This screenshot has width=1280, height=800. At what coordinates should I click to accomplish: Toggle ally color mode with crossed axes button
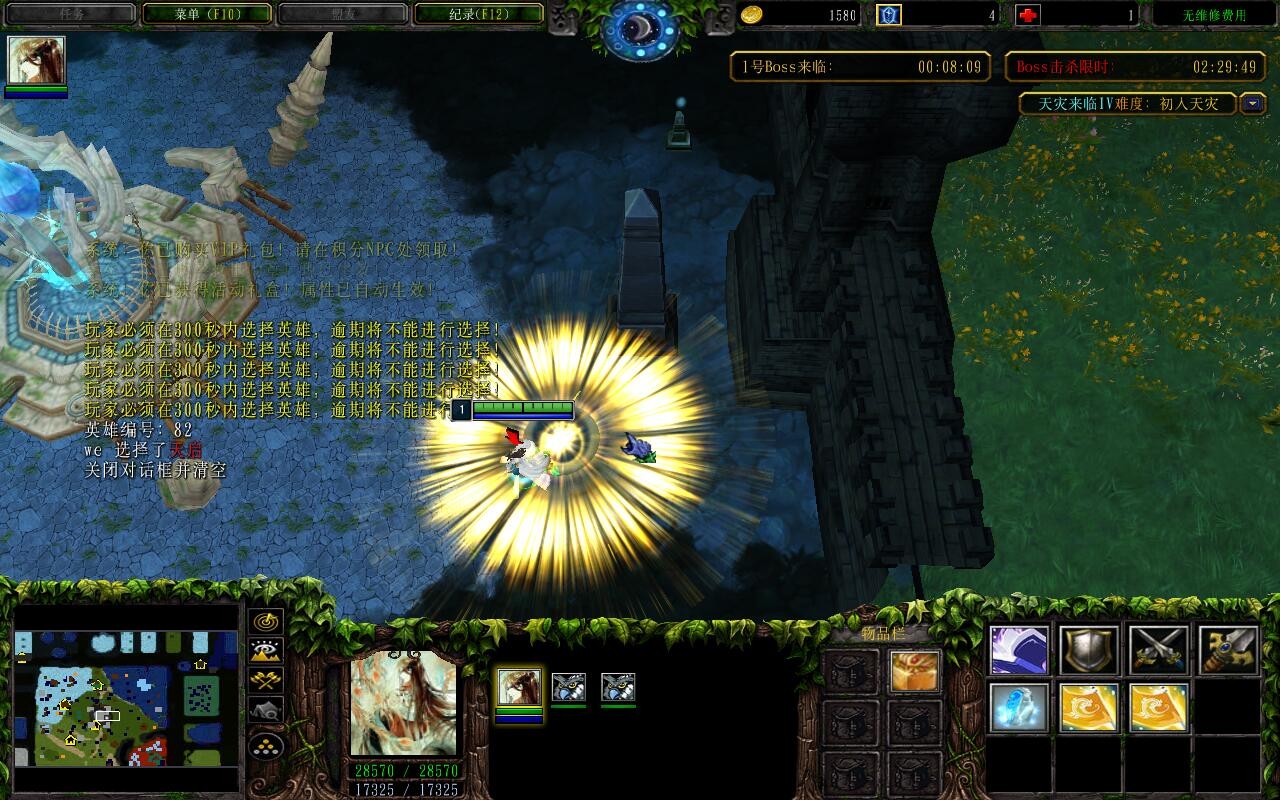click(x=266, y=681)
